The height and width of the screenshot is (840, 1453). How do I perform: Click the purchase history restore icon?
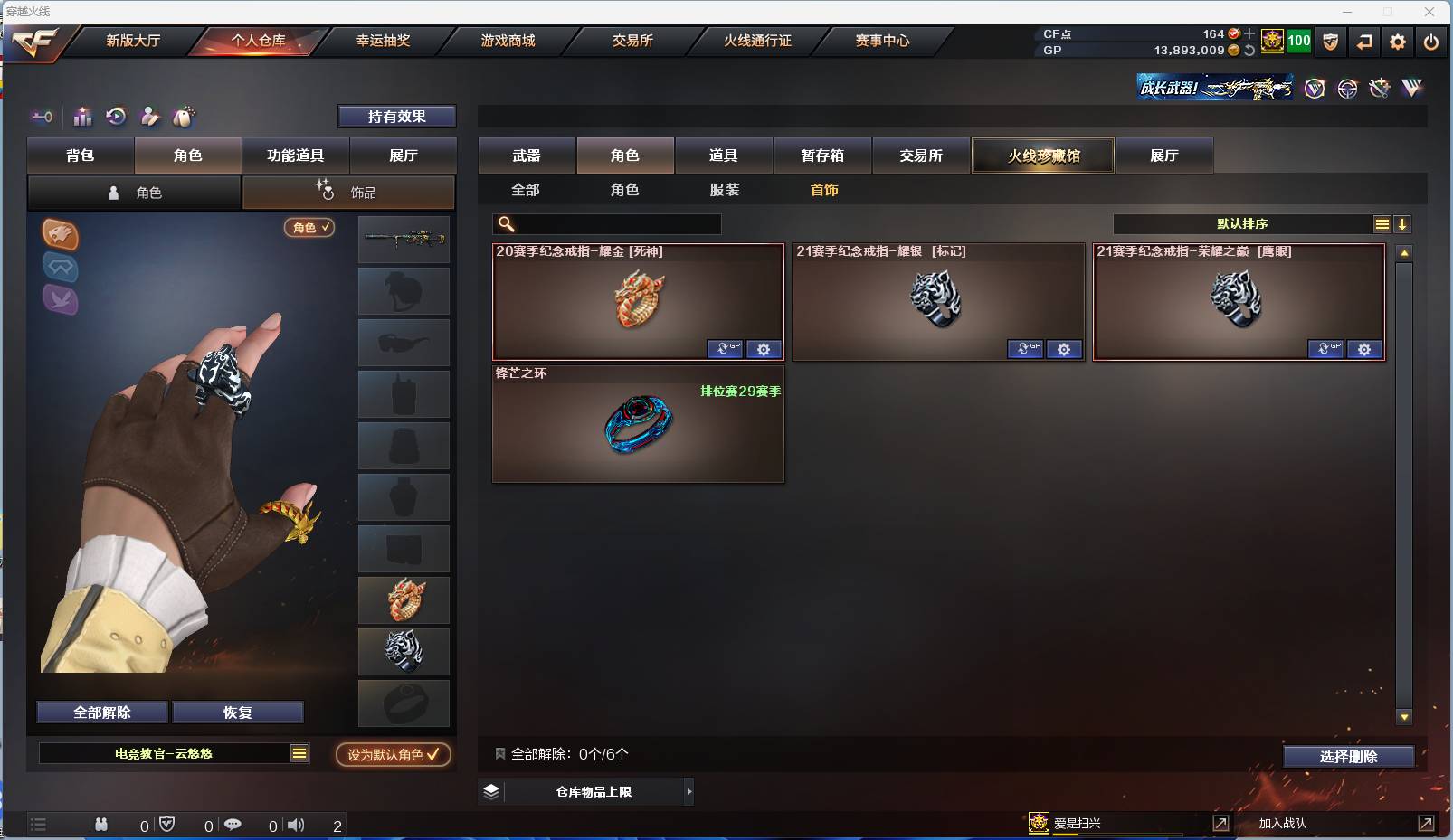click(x=117, y=117)
